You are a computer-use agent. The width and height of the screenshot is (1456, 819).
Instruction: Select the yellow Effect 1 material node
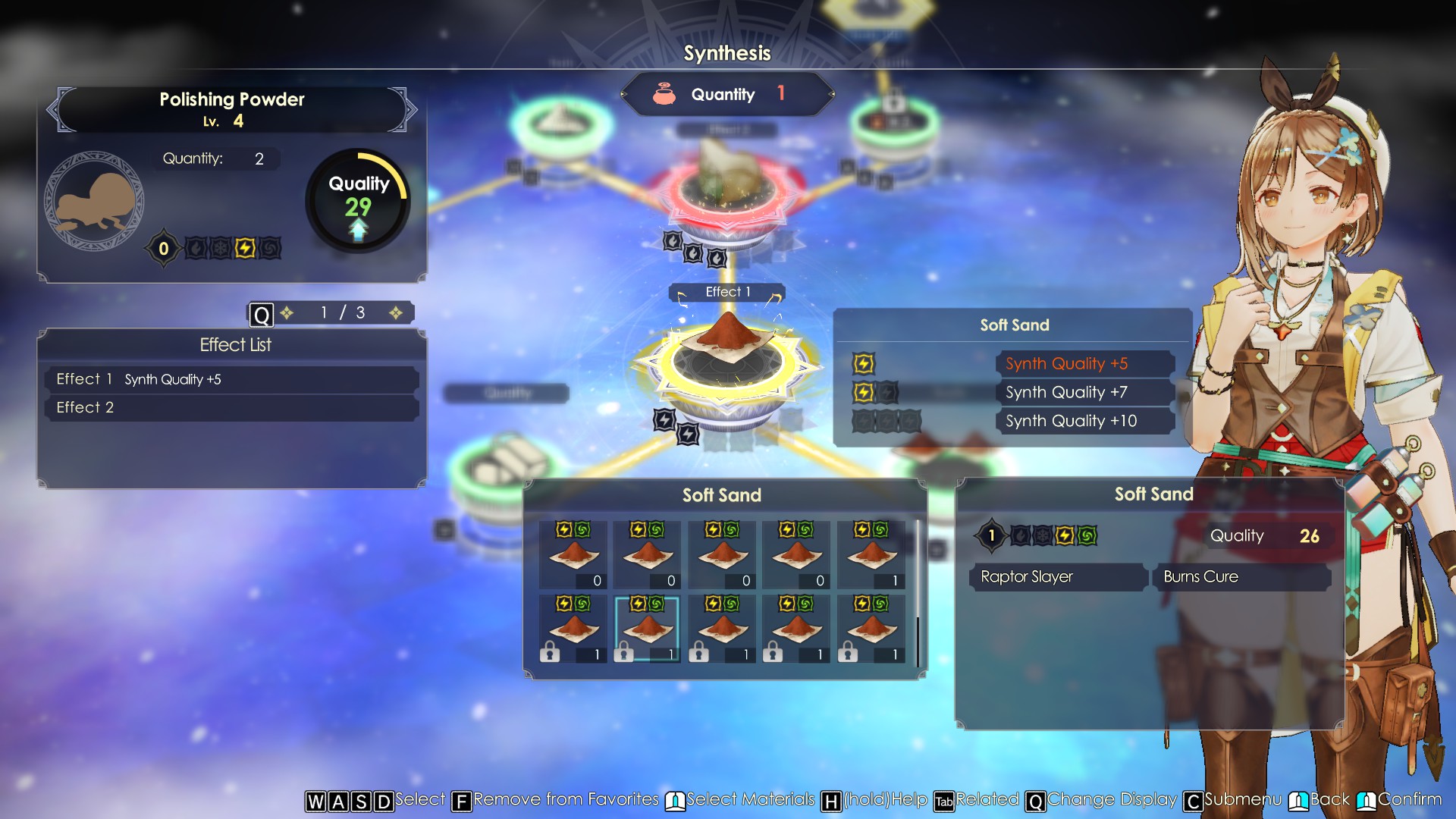727,364
